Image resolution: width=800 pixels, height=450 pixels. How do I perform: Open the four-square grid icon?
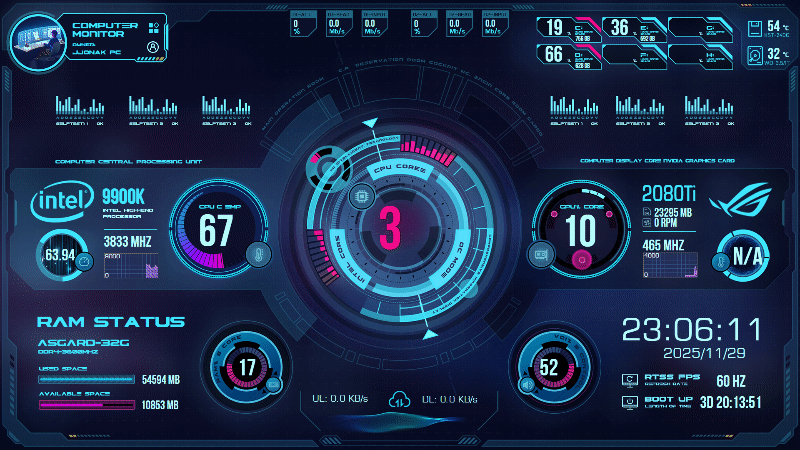tap(153, 27)
